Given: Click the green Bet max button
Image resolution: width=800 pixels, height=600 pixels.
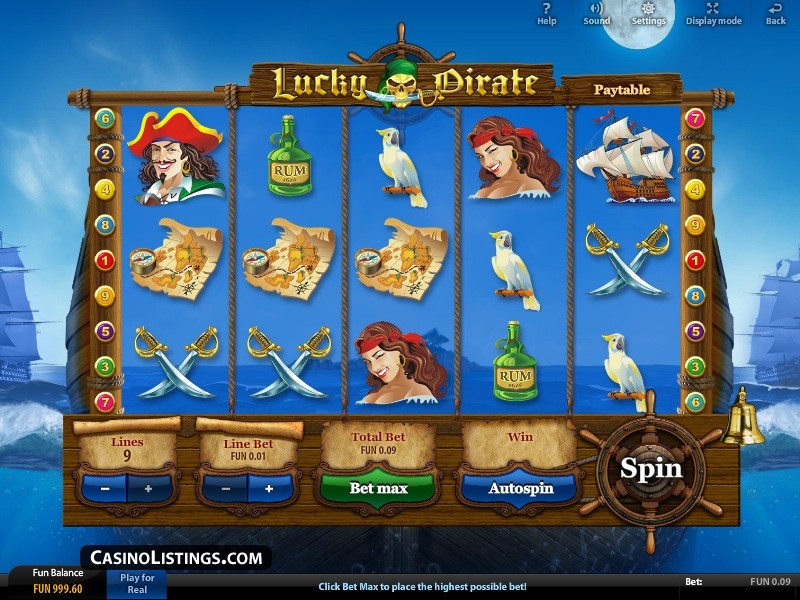Looking at the screenshot, I should point(377,489).
